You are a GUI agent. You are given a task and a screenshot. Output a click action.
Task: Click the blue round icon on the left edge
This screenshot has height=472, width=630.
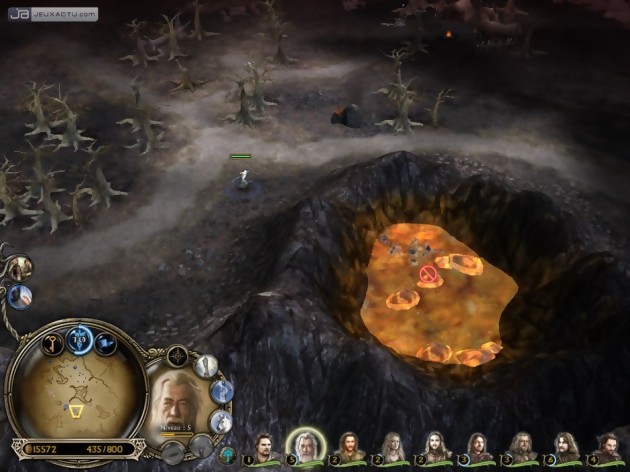click(x=18, y=296)
